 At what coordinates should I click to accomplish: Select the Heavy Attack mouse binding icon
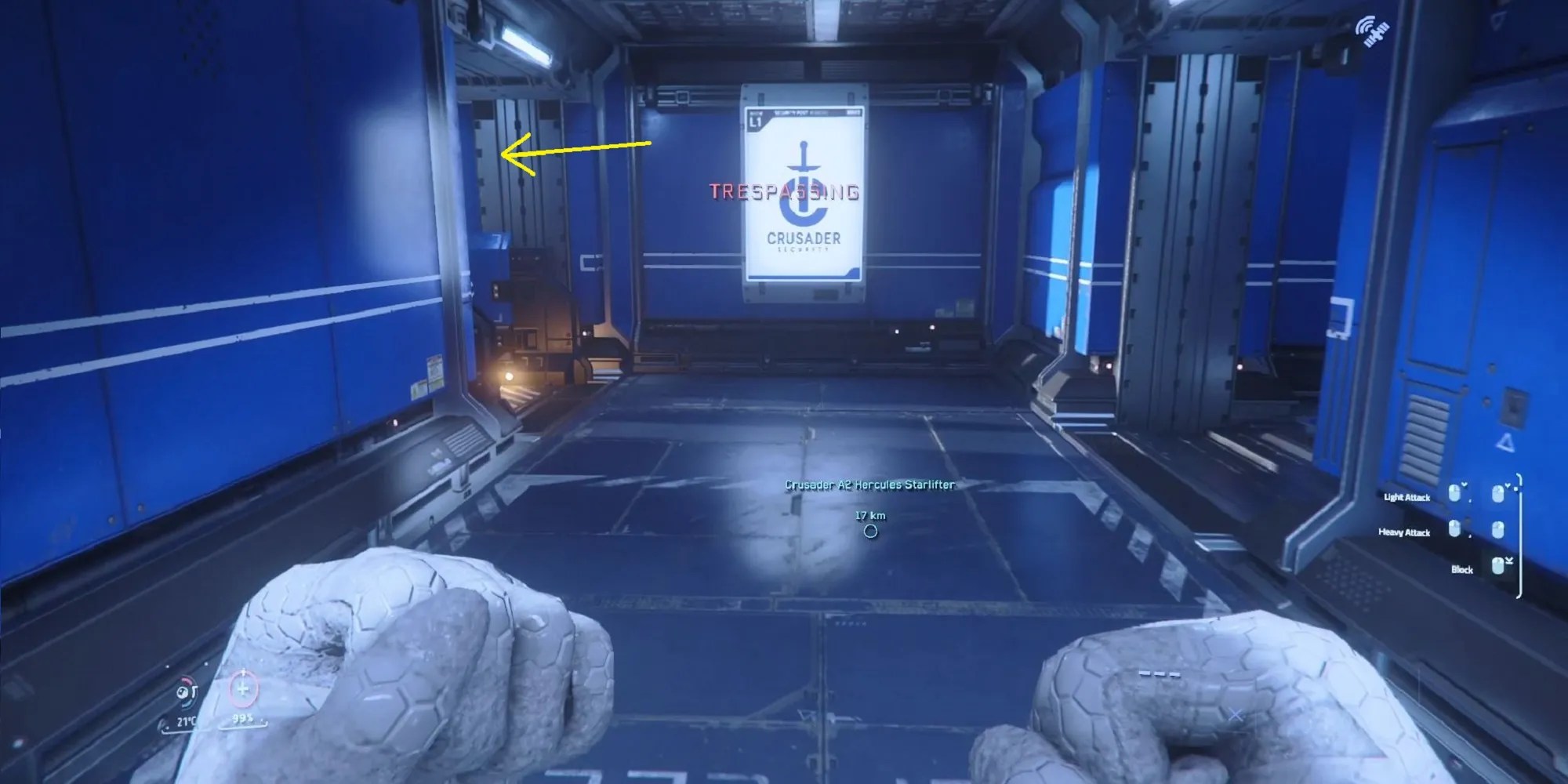[1454, 530]
